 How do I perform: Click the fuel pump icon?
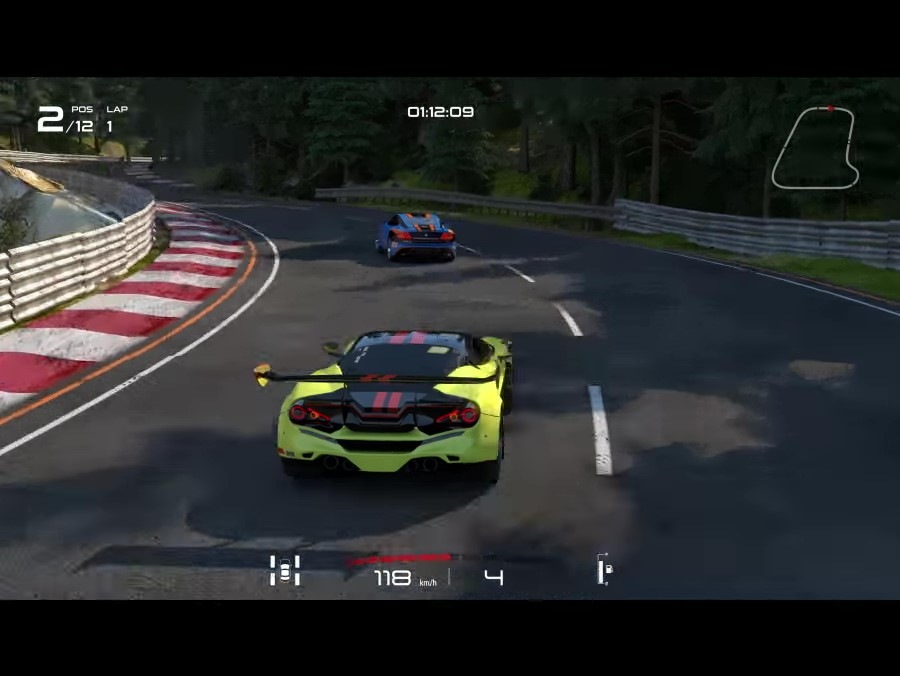604,570
